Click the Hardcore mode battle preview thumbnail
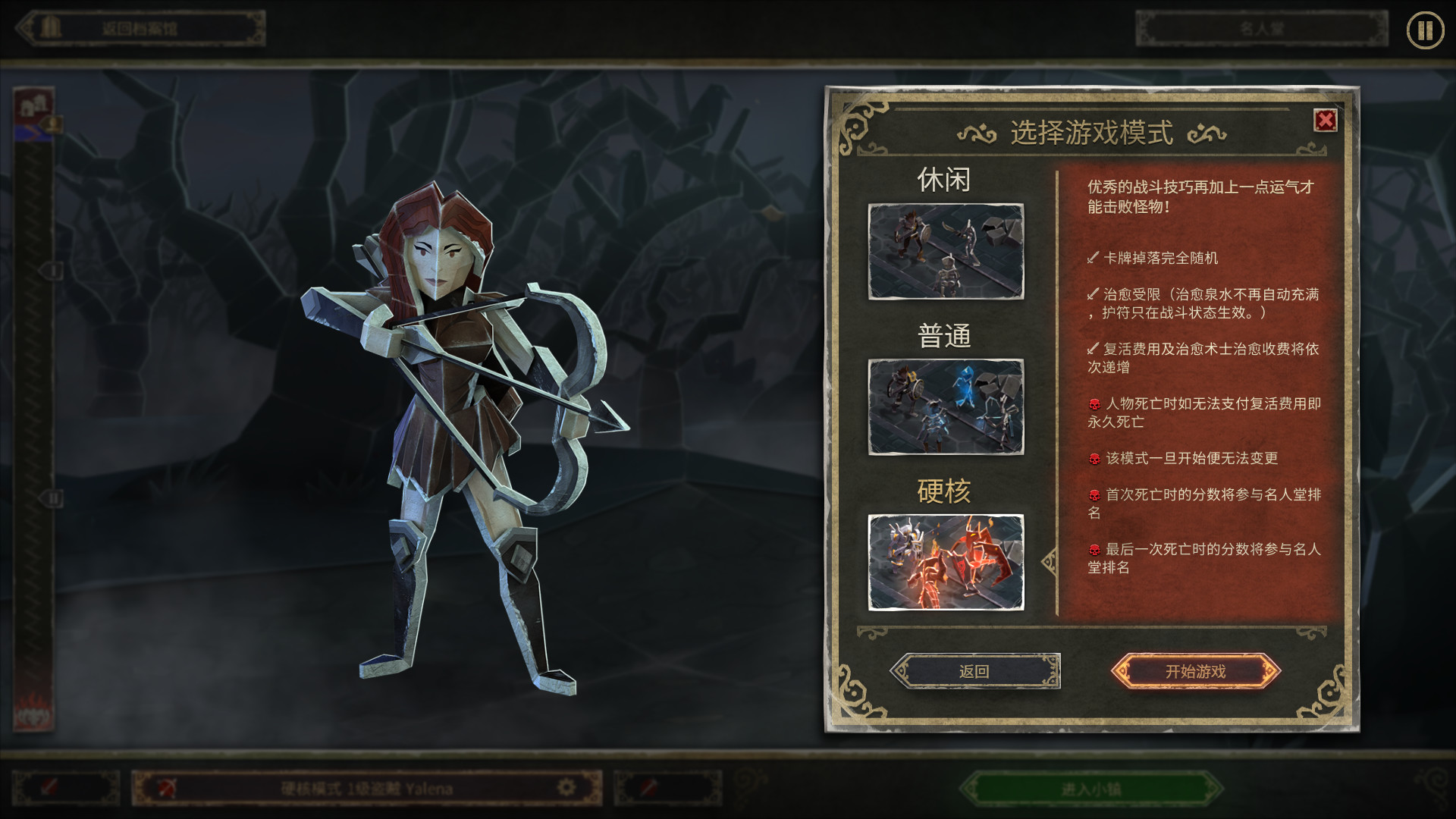1456x819 pixels. pos(946,561)
